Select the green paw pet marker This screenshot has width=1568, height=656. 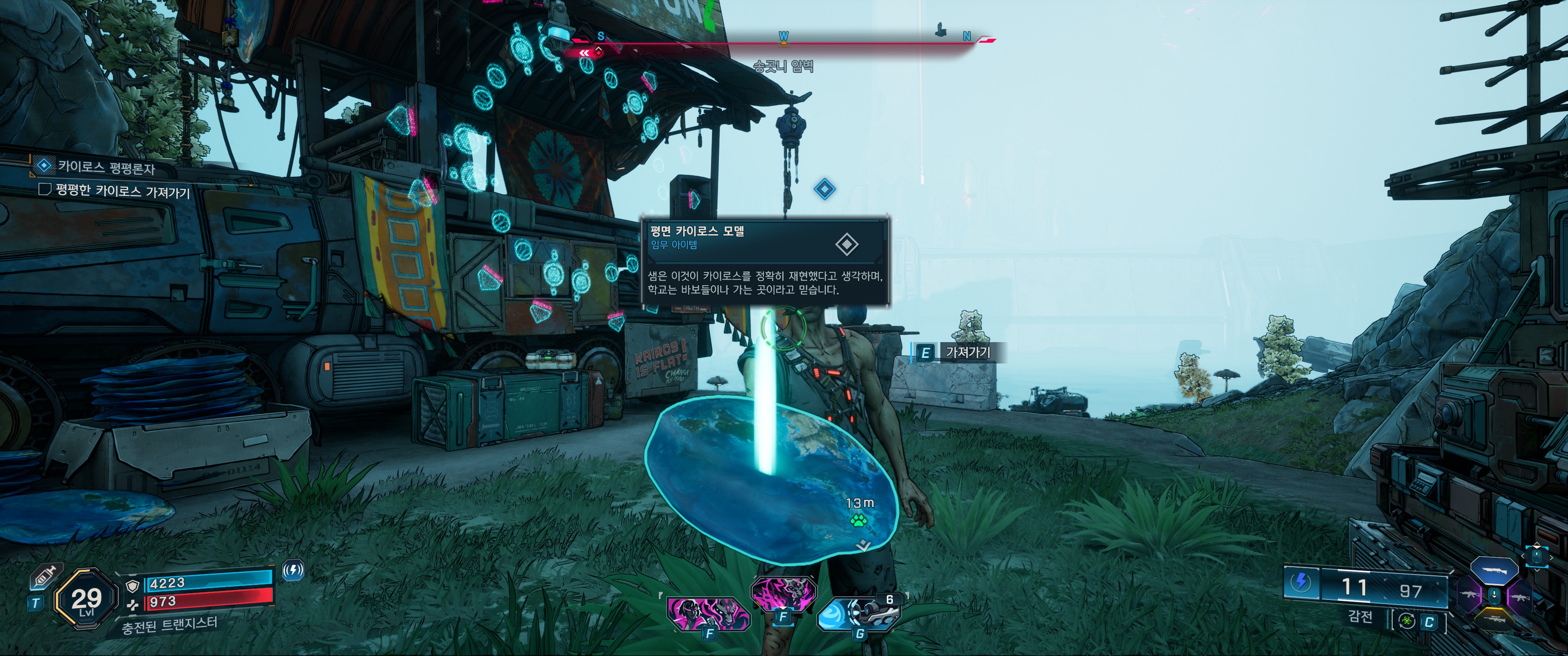[859, 520]
